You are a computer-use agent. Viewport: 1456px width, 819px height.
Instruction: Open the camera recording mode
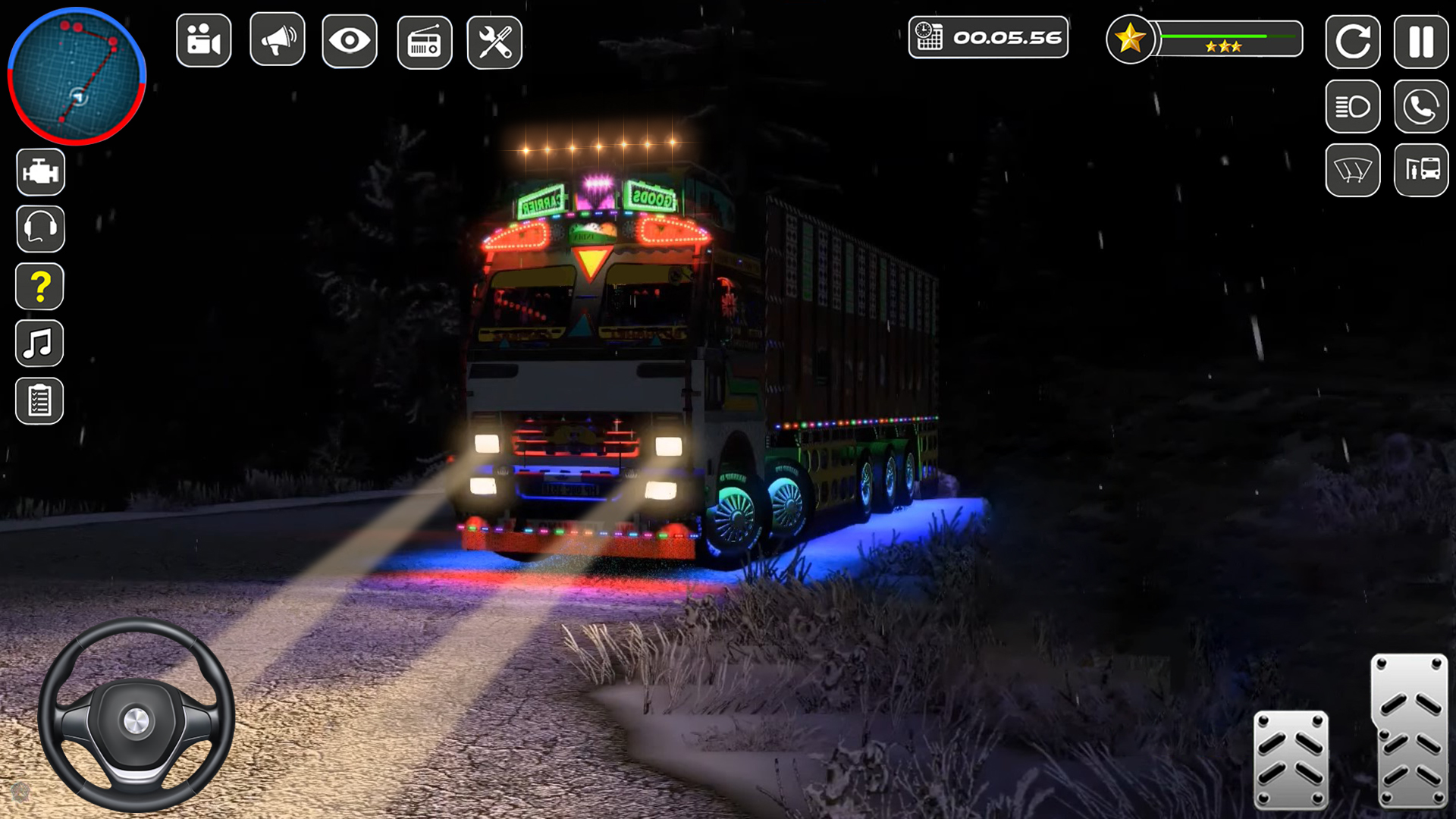coord(203,42)
